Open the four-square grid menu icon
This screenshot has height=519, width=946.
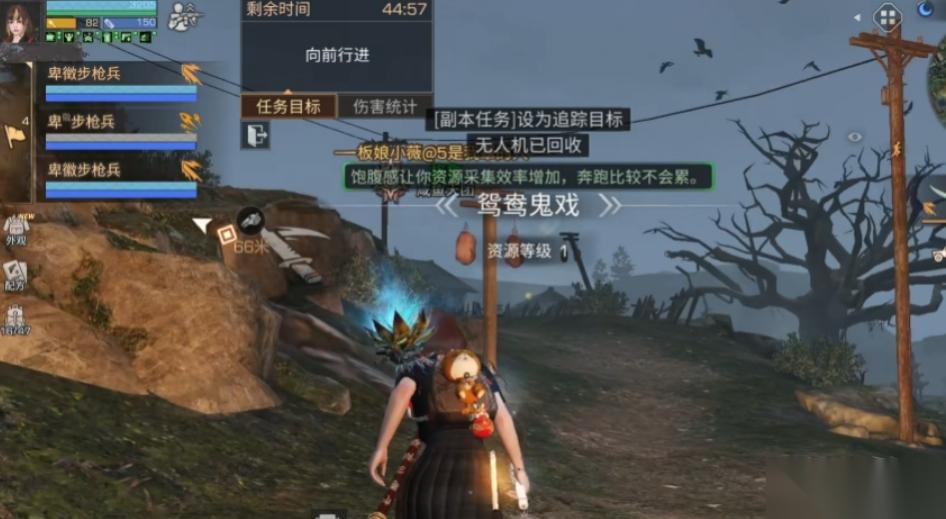tap(887, 16)
